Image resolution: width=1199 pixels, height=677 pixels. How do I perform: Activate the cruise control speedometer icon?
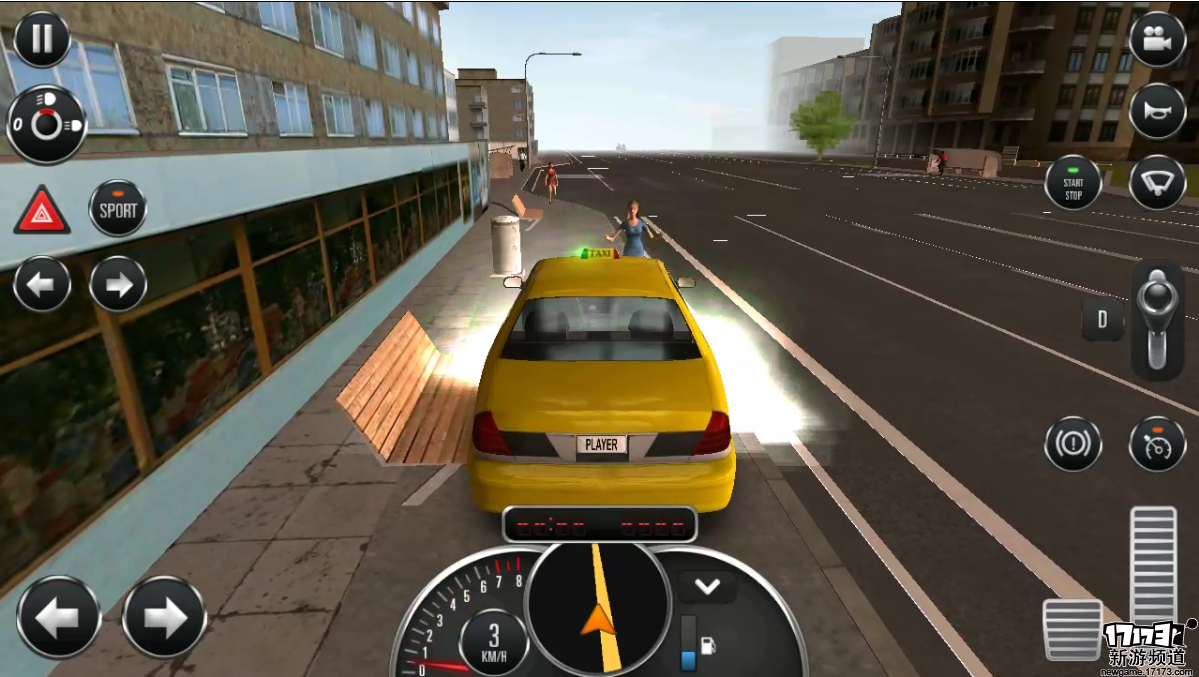coord(1157,443)
